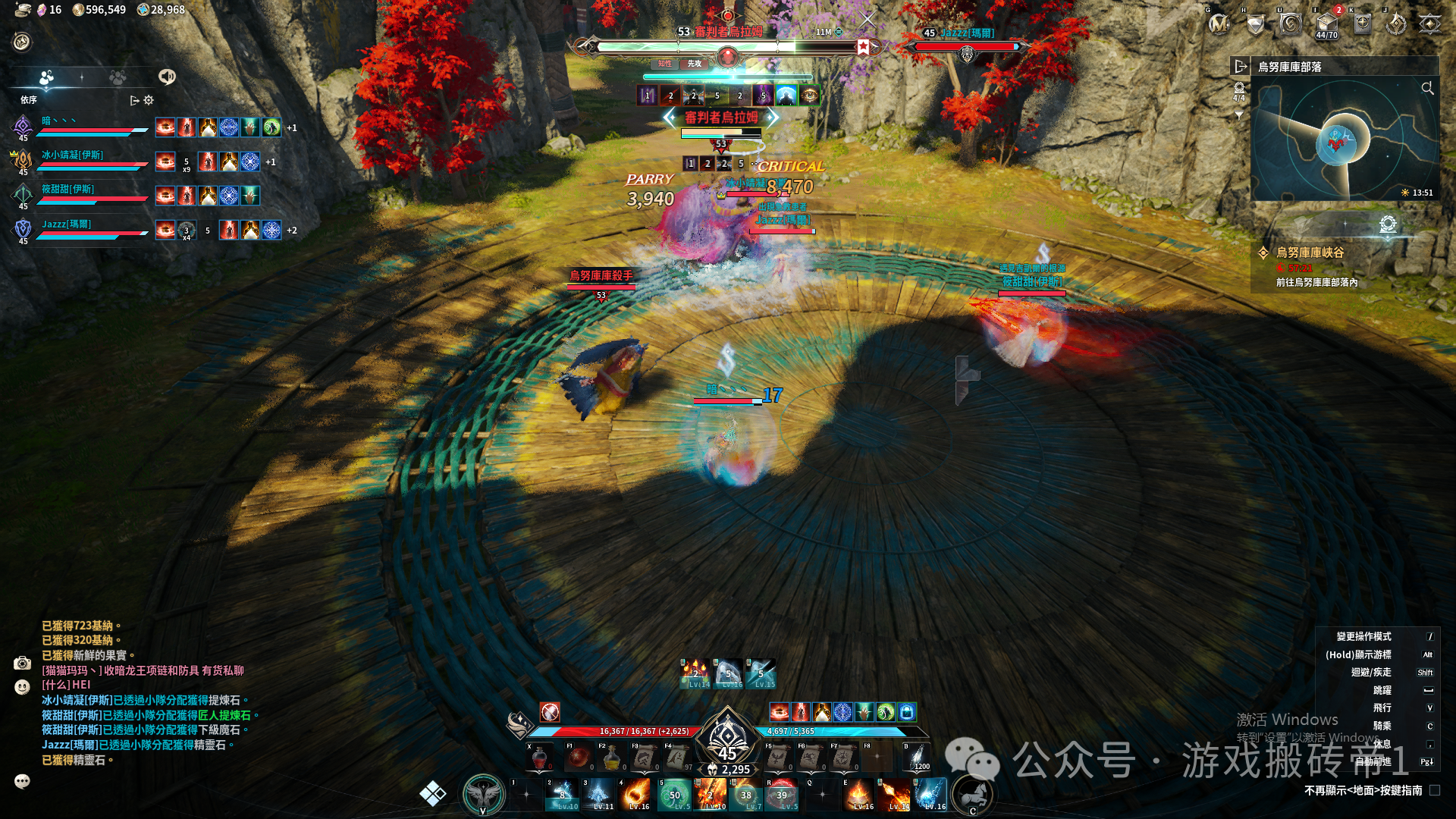The height and width of the screenshot is (819, 1456).
Task: Click the 烏努庫庫部落 minimap
Action: [1344, 141]
